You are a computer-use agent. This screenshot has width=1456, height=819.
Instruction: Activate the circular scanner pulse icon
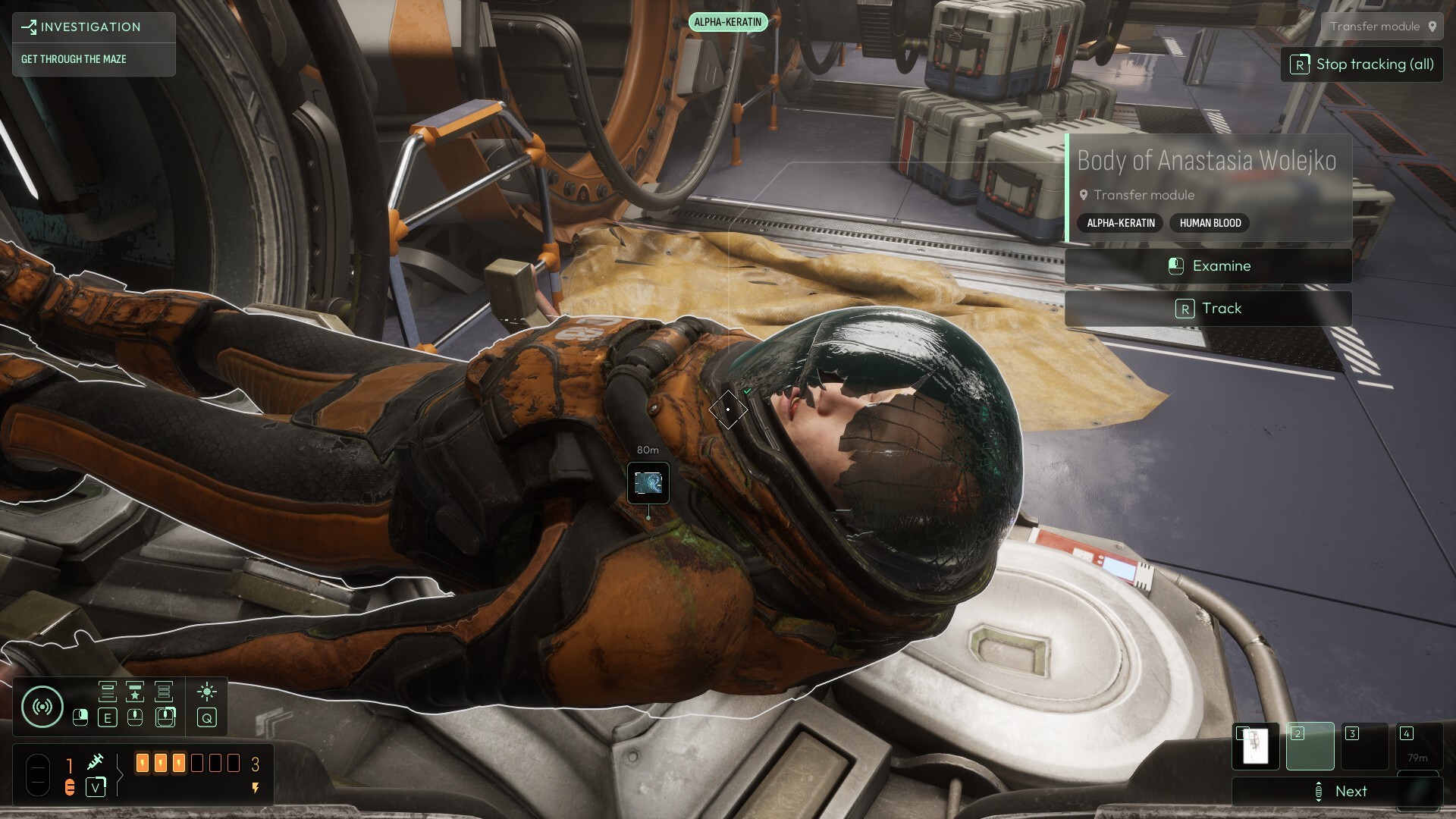(x=42, y=707)
